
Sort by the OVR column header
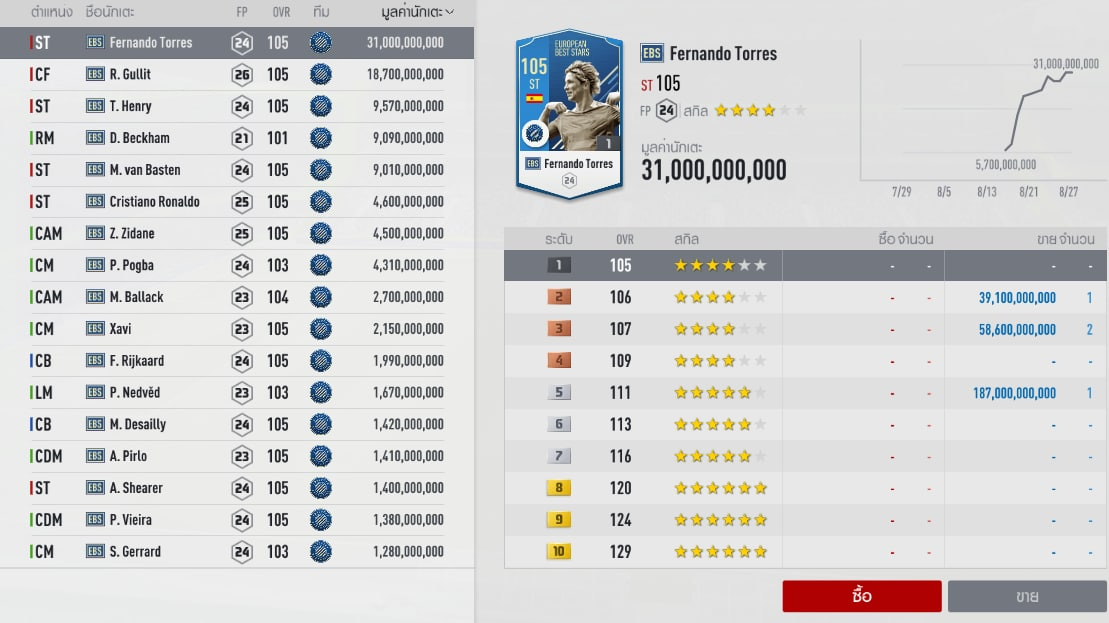pyautogui.click(x=280, y=12)
